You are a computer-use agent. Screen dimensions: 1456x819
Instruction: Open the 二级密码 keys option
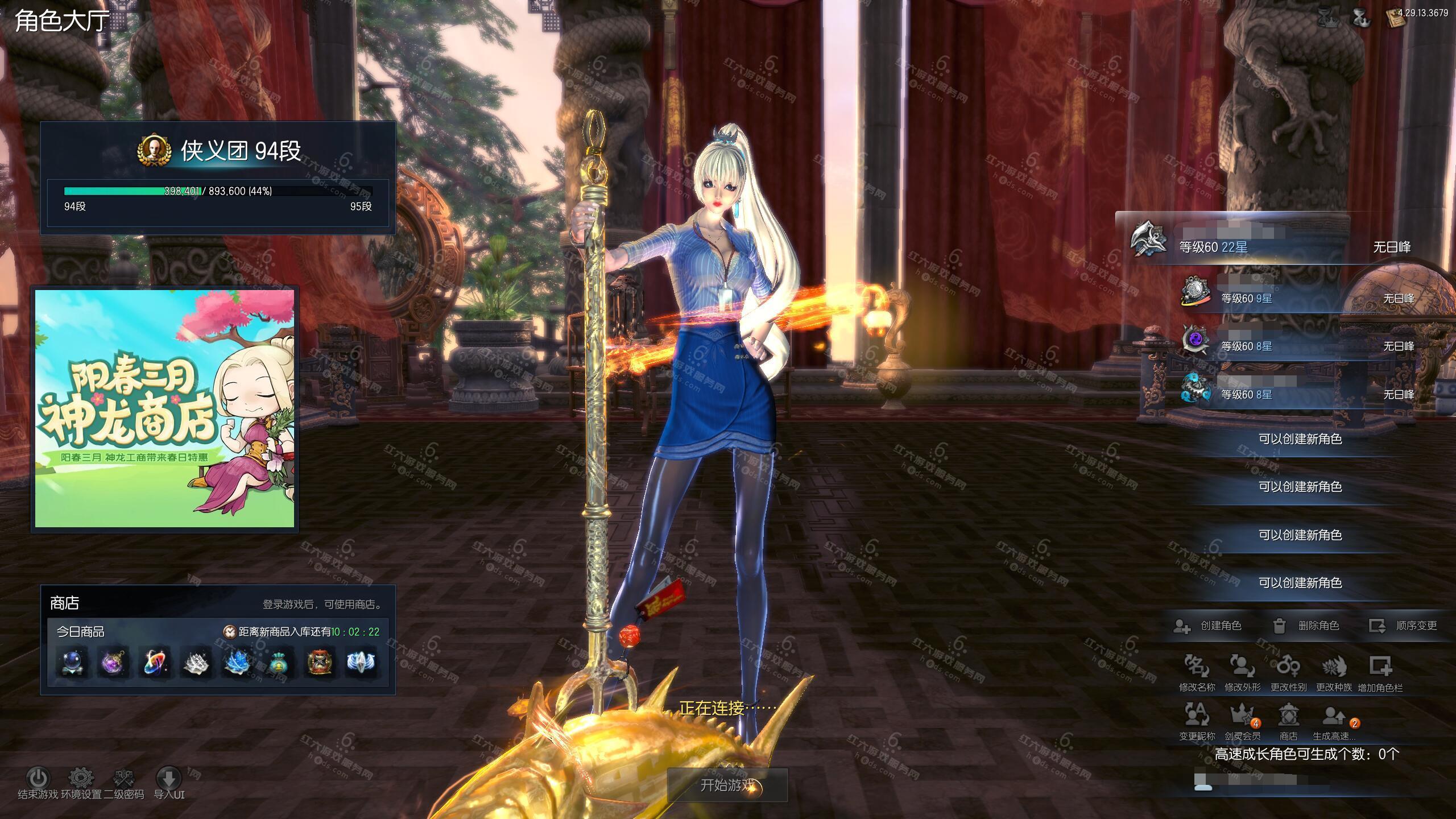pos(123,777)
